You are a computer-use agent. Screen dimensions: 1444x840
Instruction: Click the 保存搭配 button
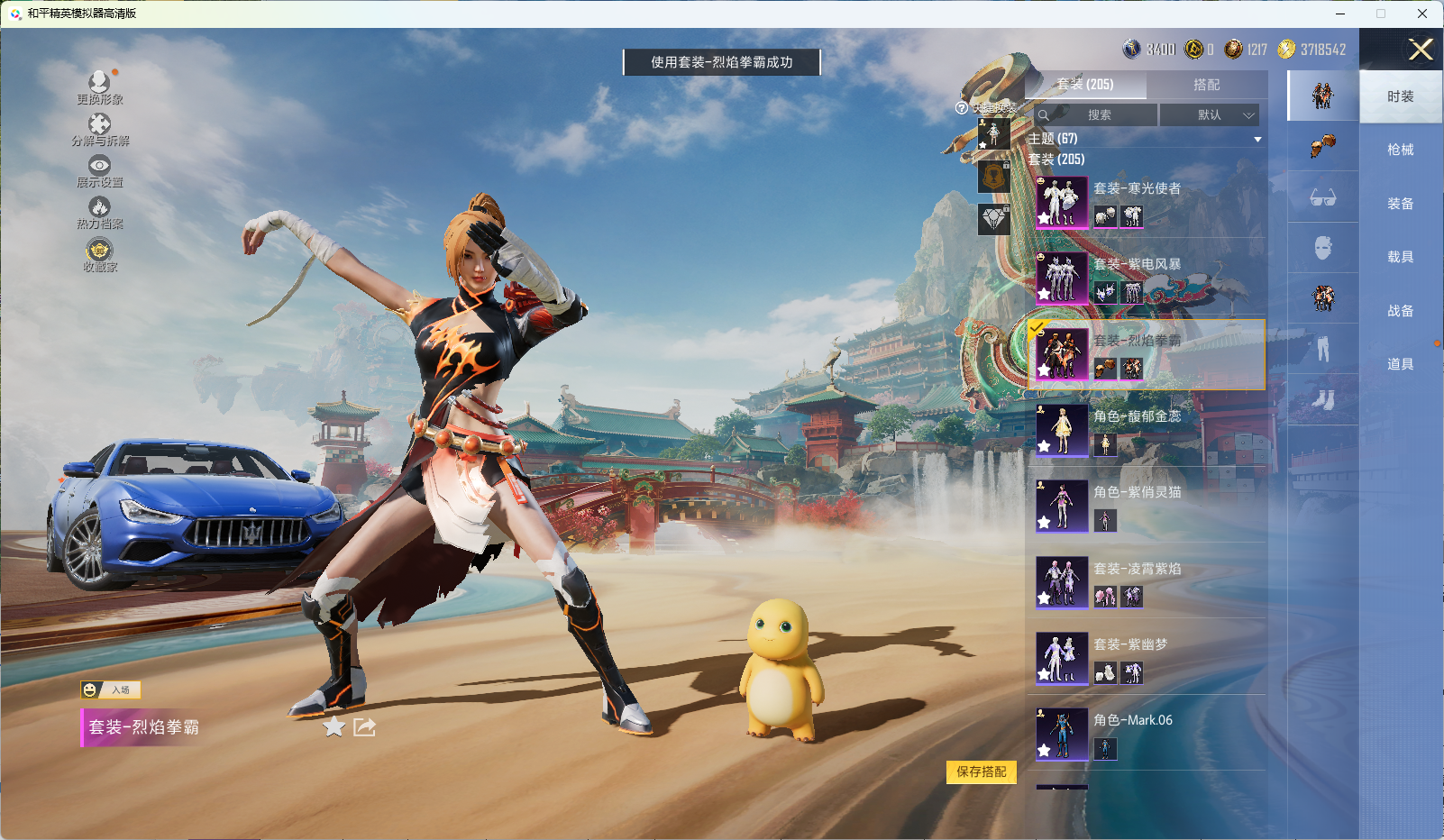pyautogui.click(x=981, y=772)
